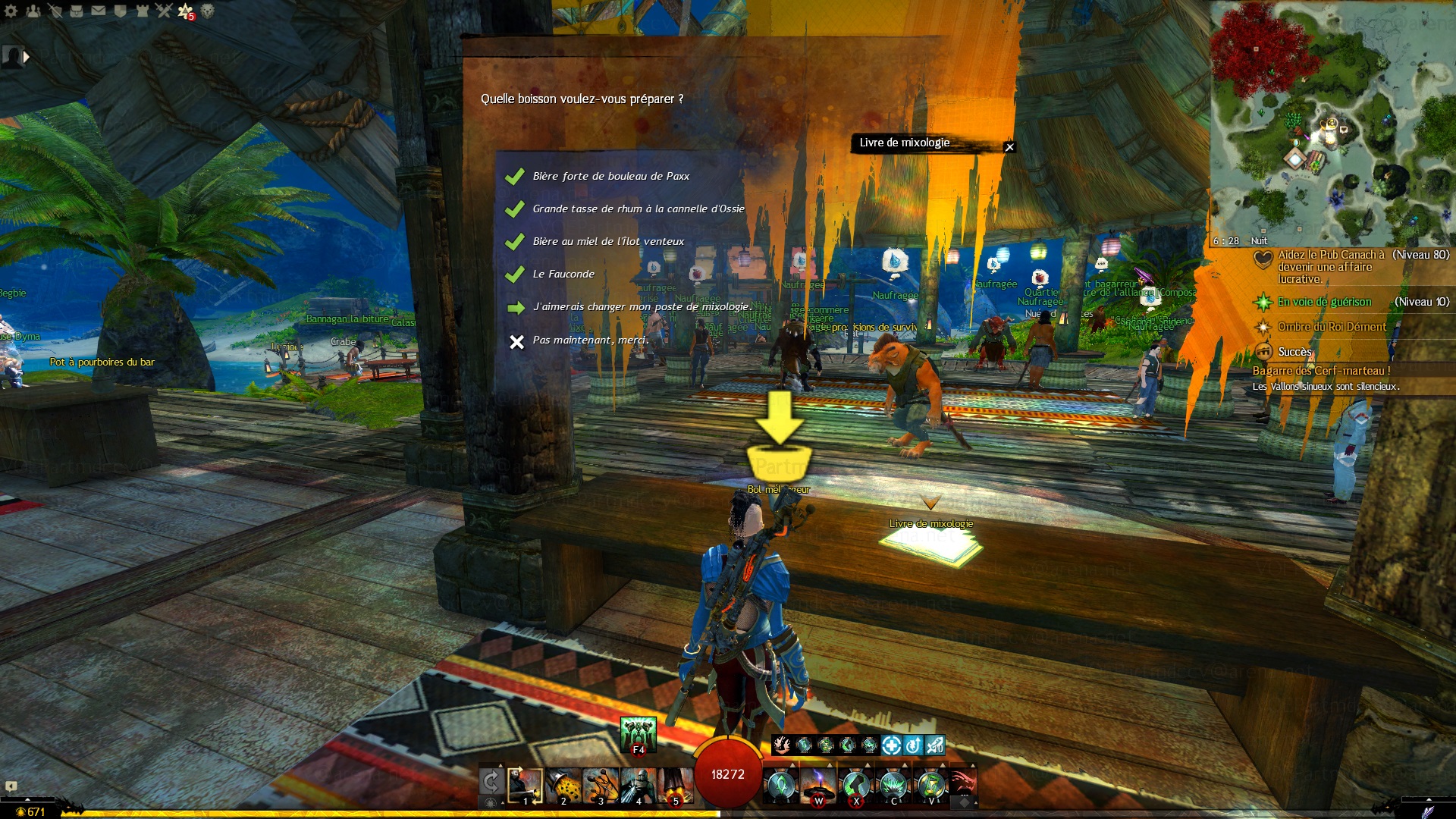
Task: Click the weapon swap arrow button
Action: (x=491, y=781)
